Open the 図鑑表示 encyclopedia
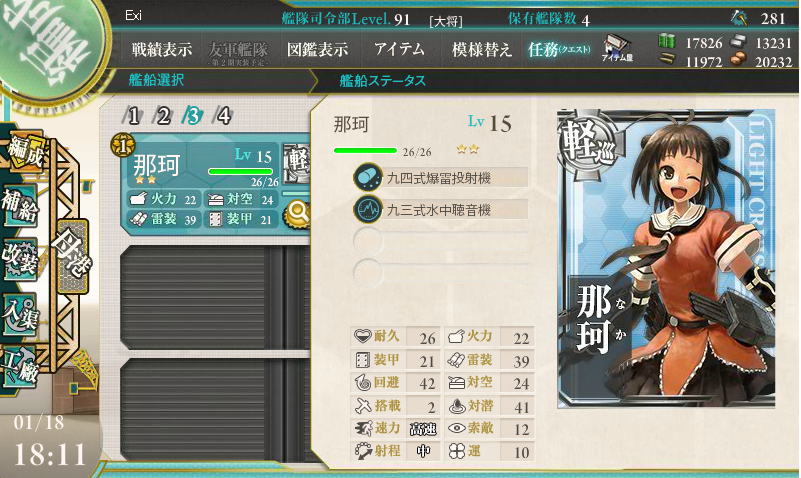801x478 pixels. coord(317,49)
